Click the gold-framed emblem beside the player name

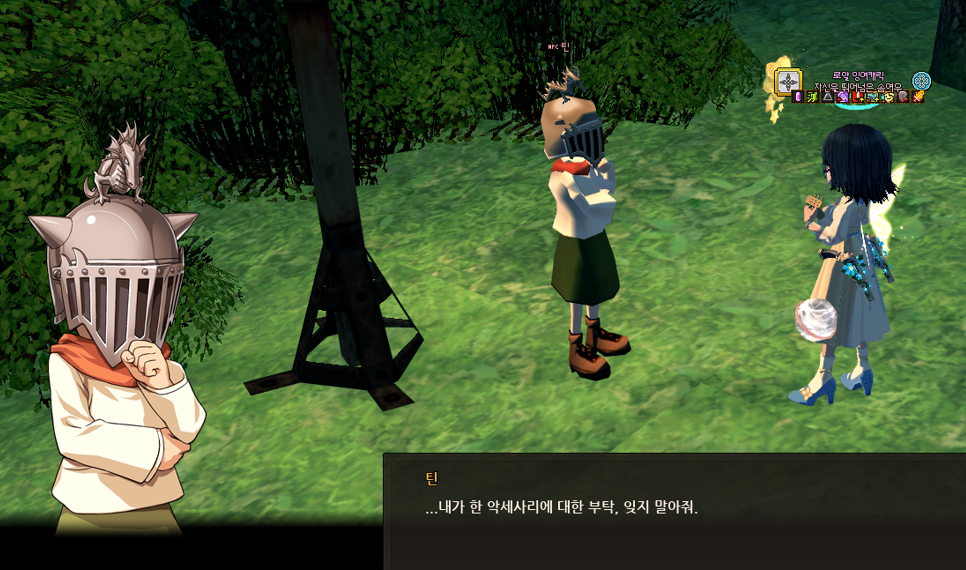pyautogui.click(x=789, y=81)
